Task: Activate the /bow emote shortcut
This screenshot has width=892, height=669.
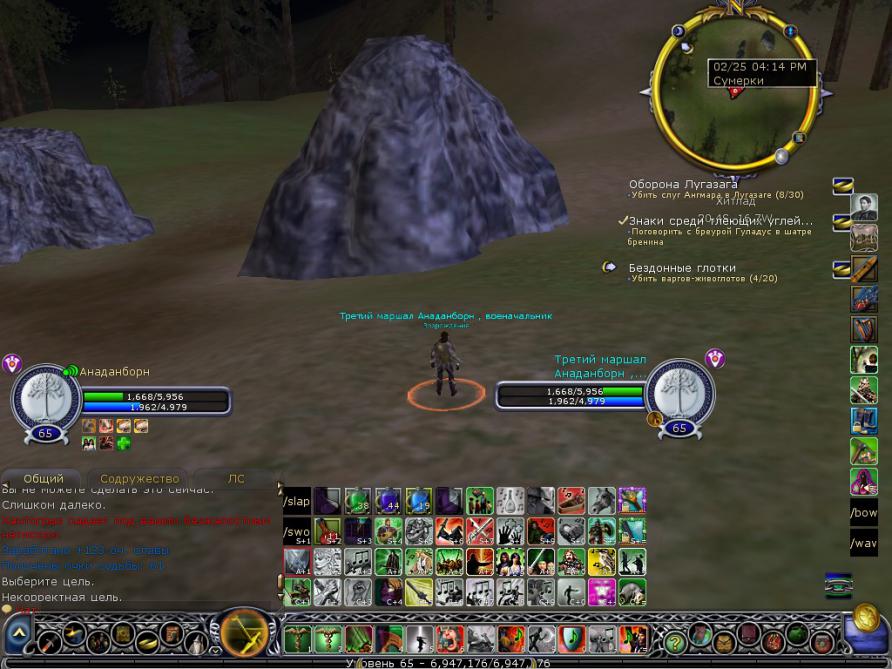Action: click(x=863, y=514)
